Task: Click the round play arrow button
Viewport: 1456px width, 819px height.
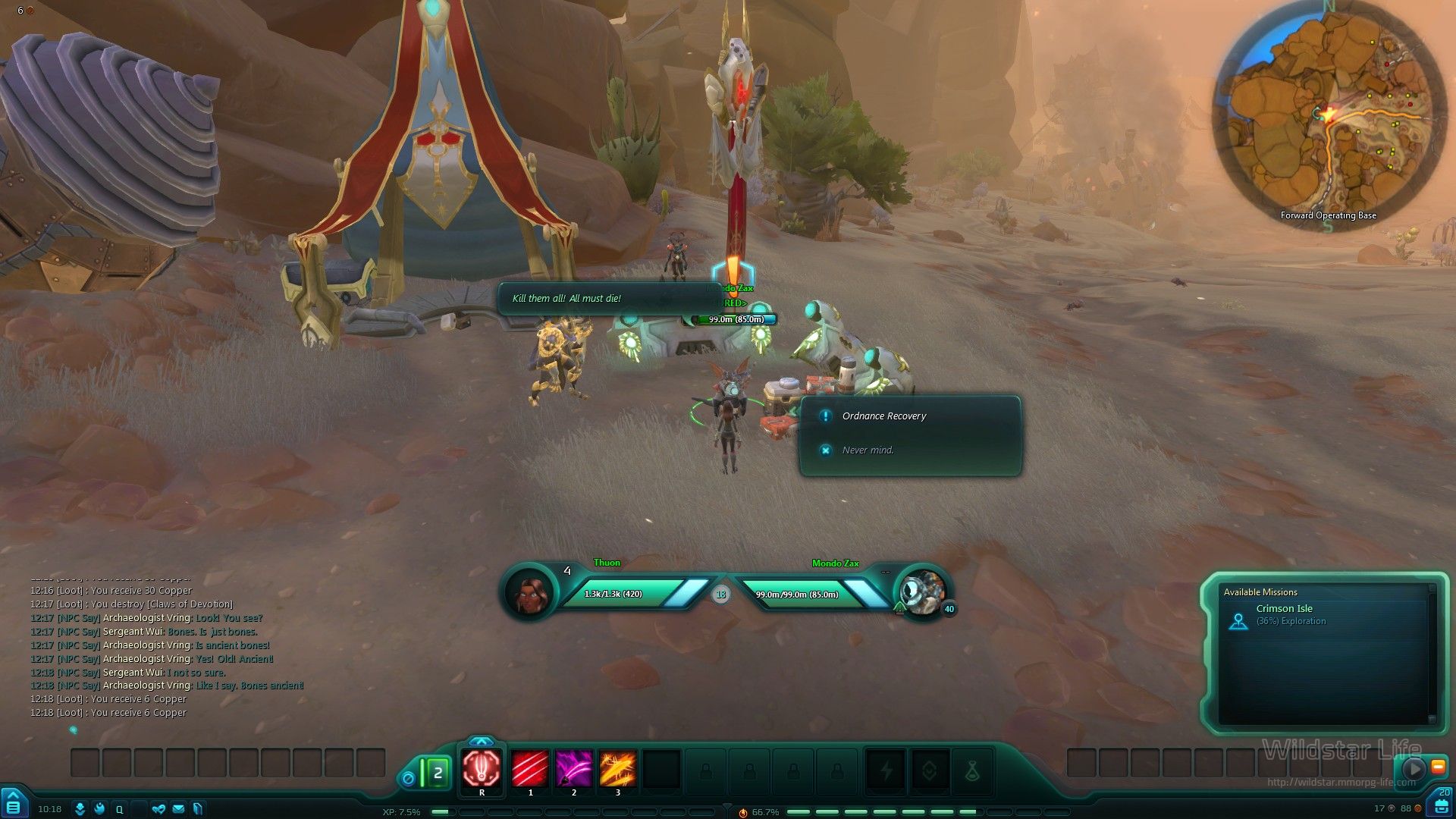Action: click(1414, 768)
